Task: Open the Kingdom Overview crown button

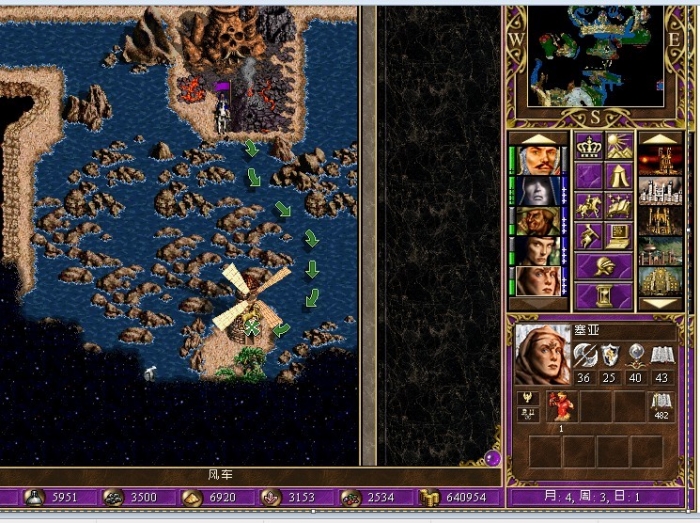Action: pos(587,148)
